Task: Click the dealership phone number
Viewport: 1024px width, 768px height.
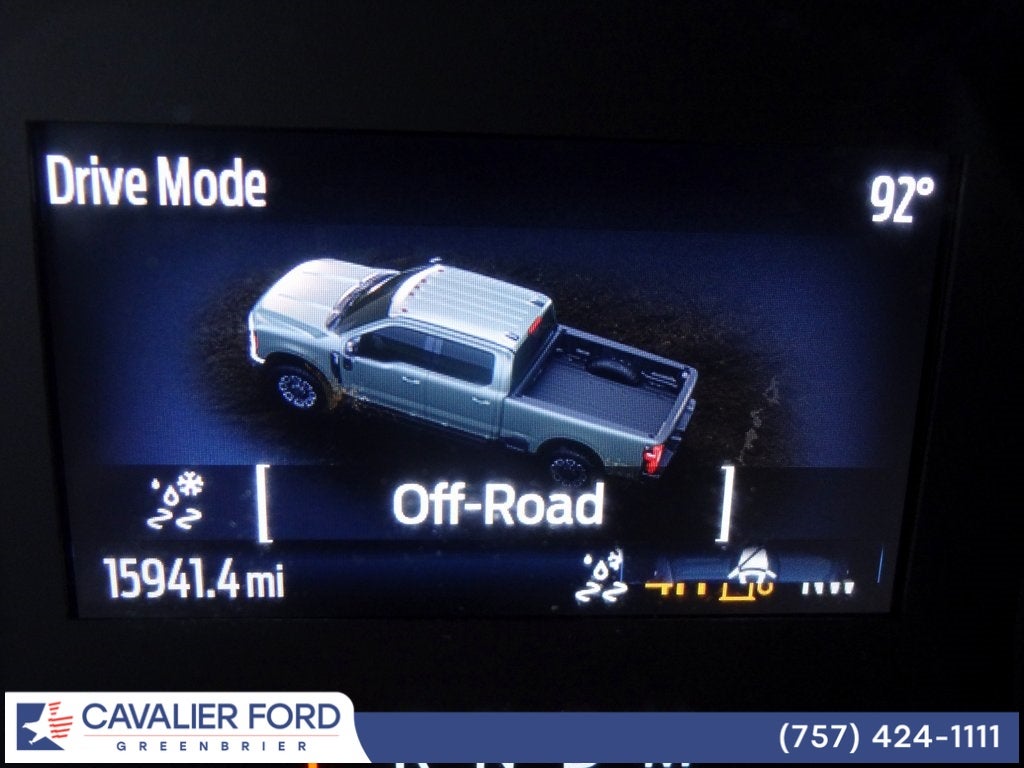Action: (x=889, y=737)
